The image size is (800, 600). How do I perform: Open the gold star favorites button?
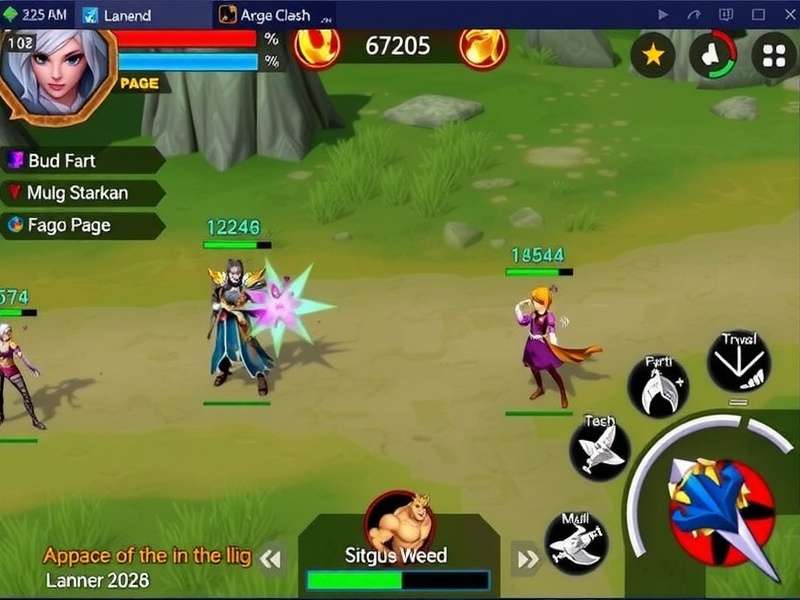pos(653,55)
